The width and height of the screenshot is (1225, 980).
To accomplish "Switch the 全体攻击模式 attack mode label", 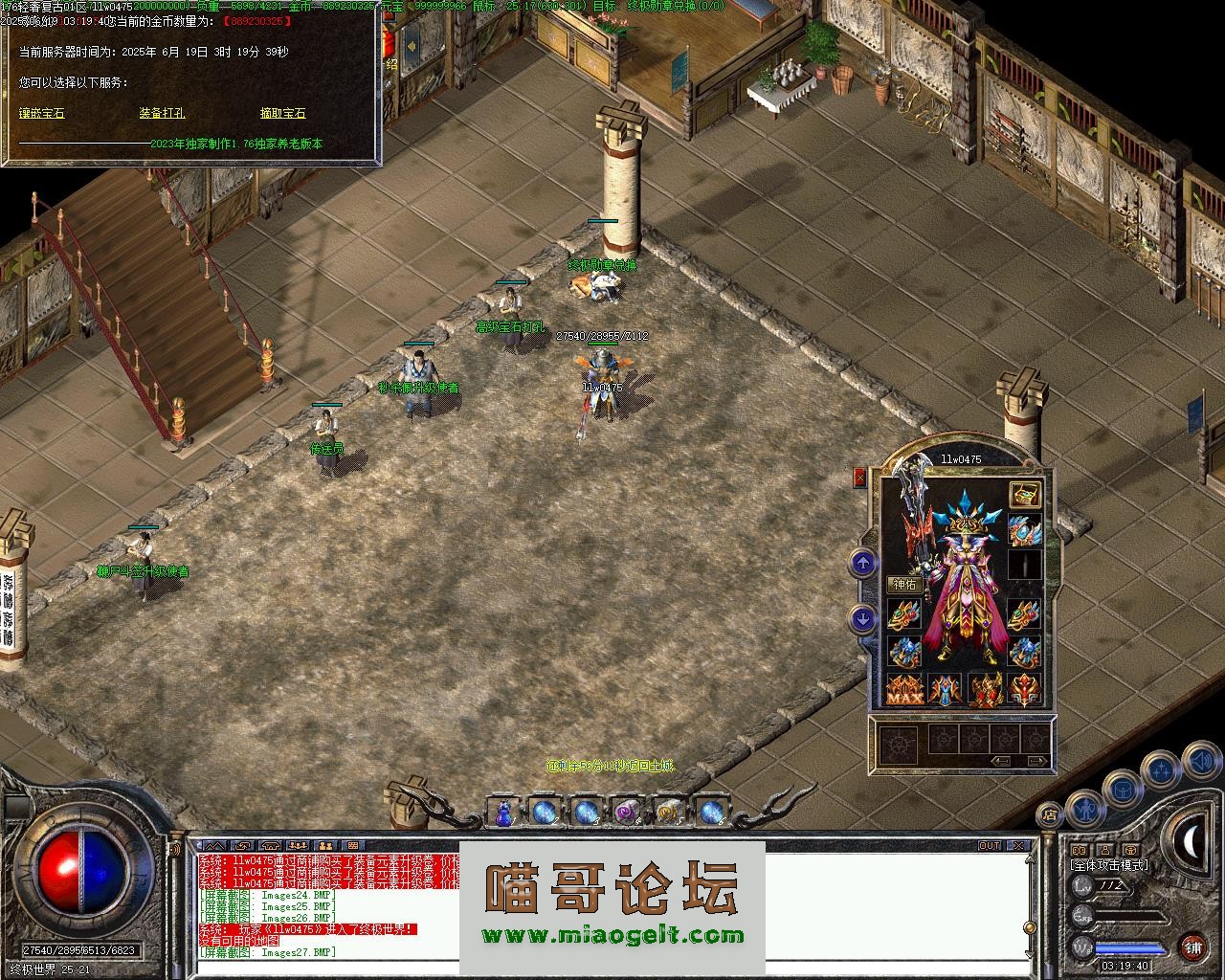I will click(1108, 865).
